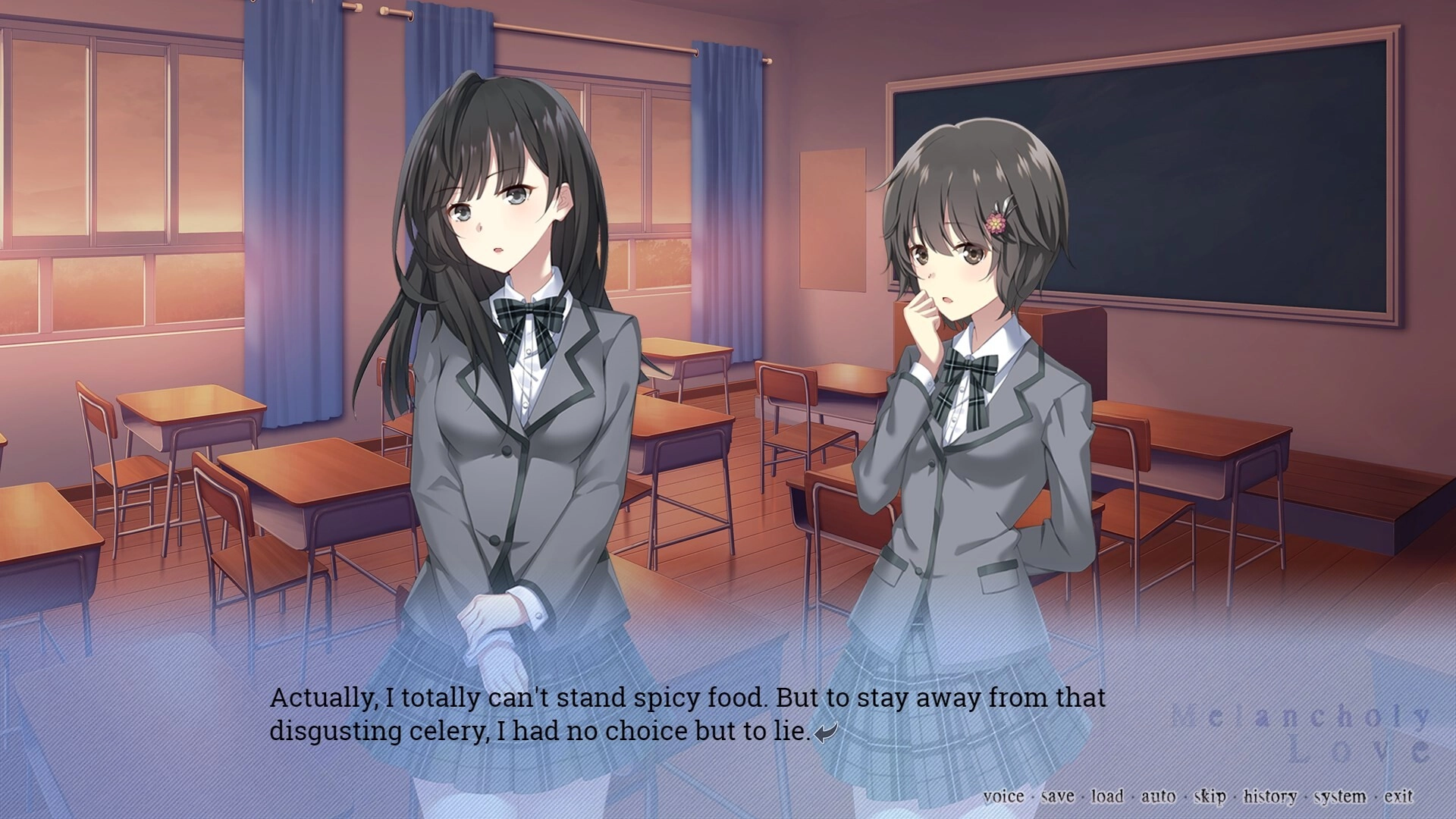Advance dialogue via the arrow icon
Image resolution: width=1456 pixels, height=819 pixels.
(x=826, y=733)
